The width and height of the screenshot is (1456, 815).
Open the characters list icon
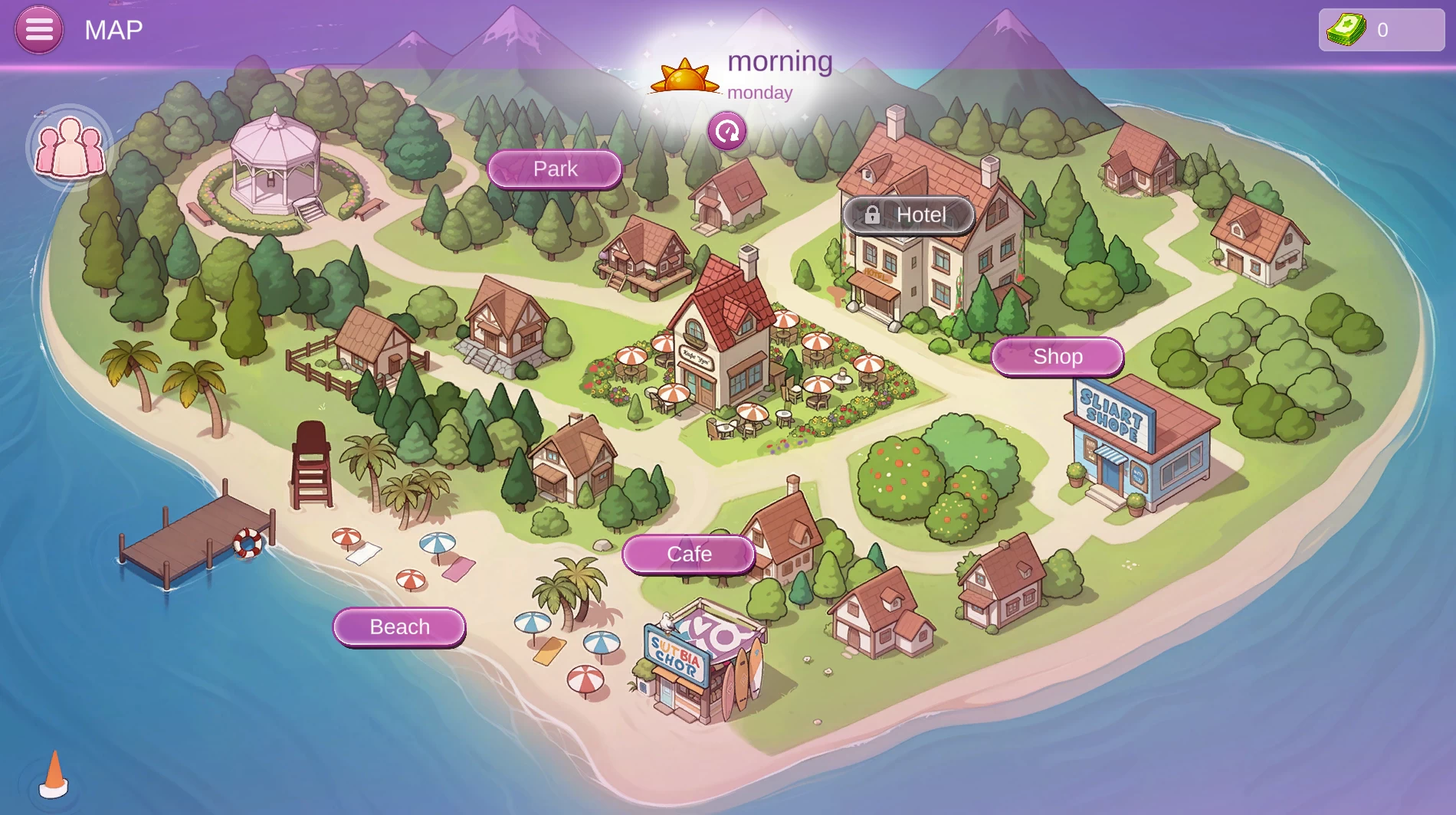70,147
